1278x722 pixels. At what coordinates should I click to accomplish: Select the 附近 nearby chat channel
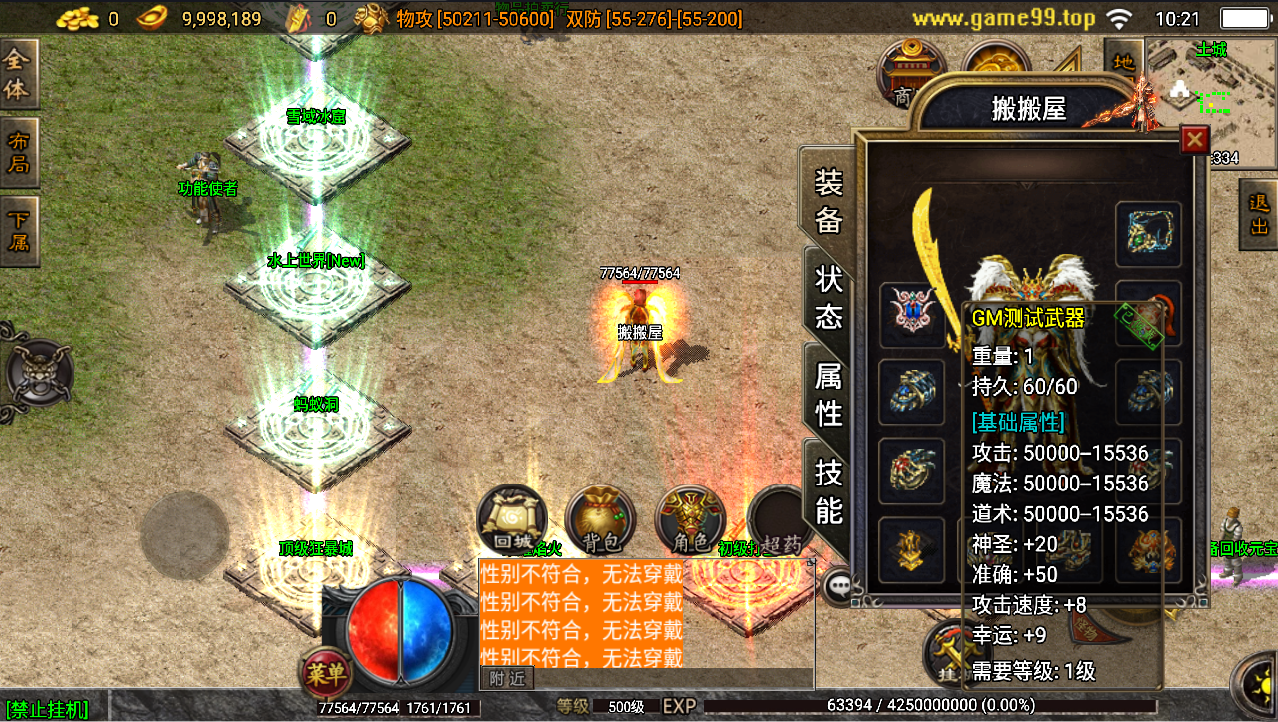coord(507,679)
